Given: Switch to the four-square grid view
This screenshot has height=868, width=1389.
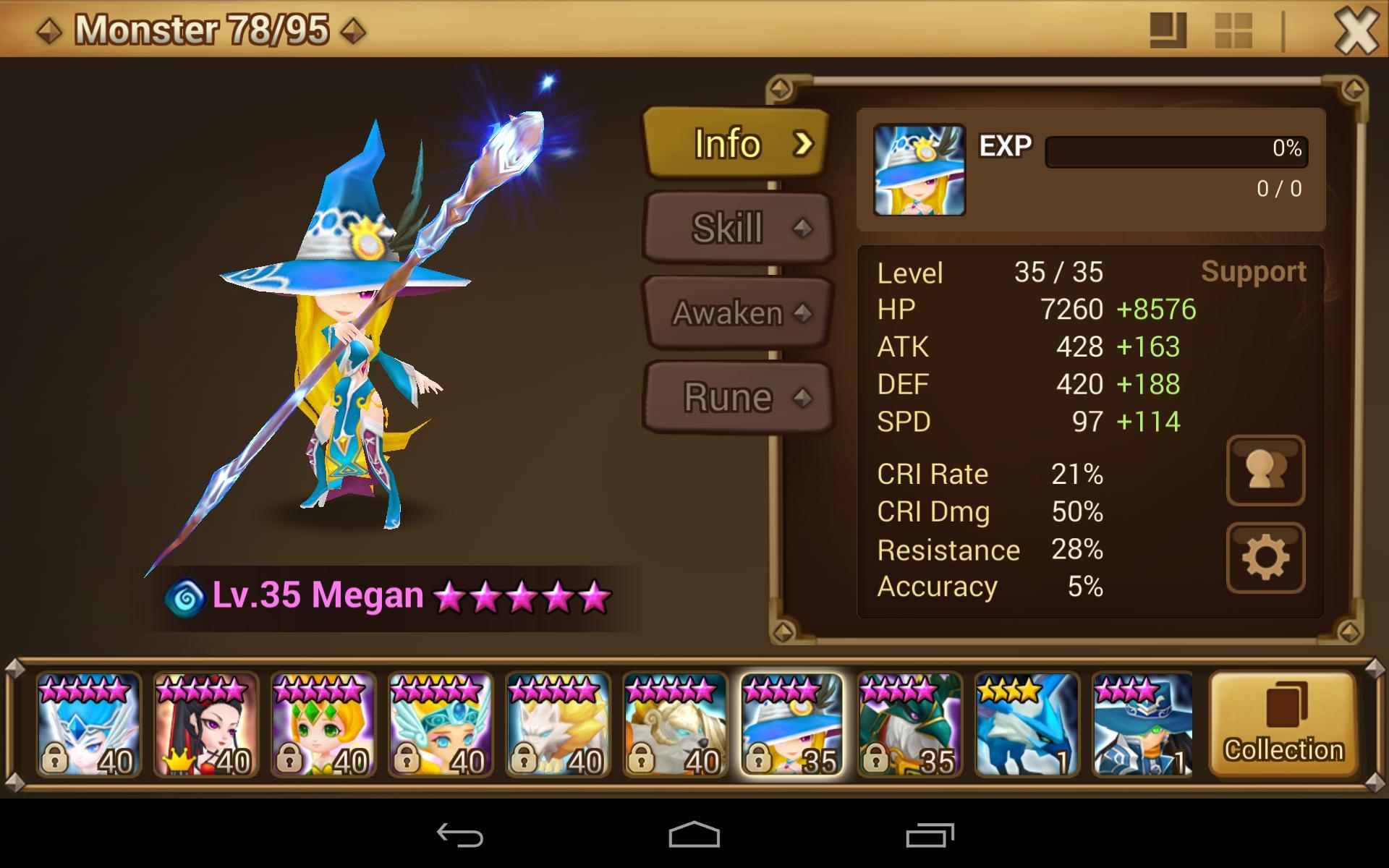Looking at the screenshot, I should [x=1233, y=31].
